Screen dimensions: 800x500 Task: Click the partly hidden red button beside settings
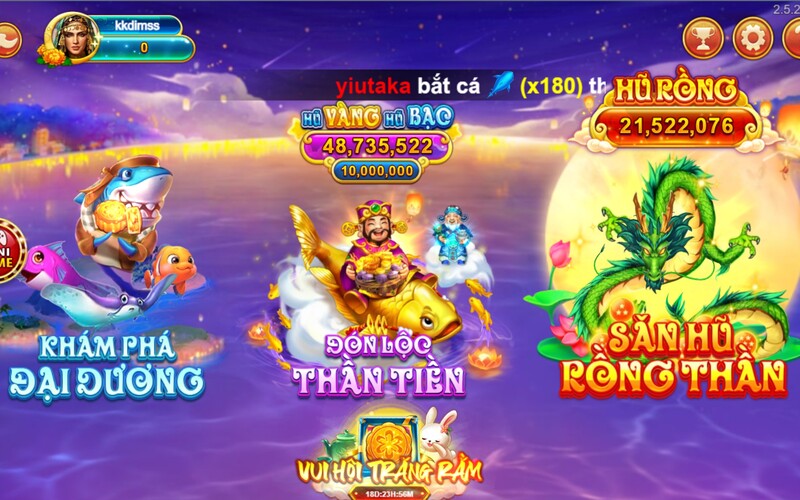click(x=792, y=40)
